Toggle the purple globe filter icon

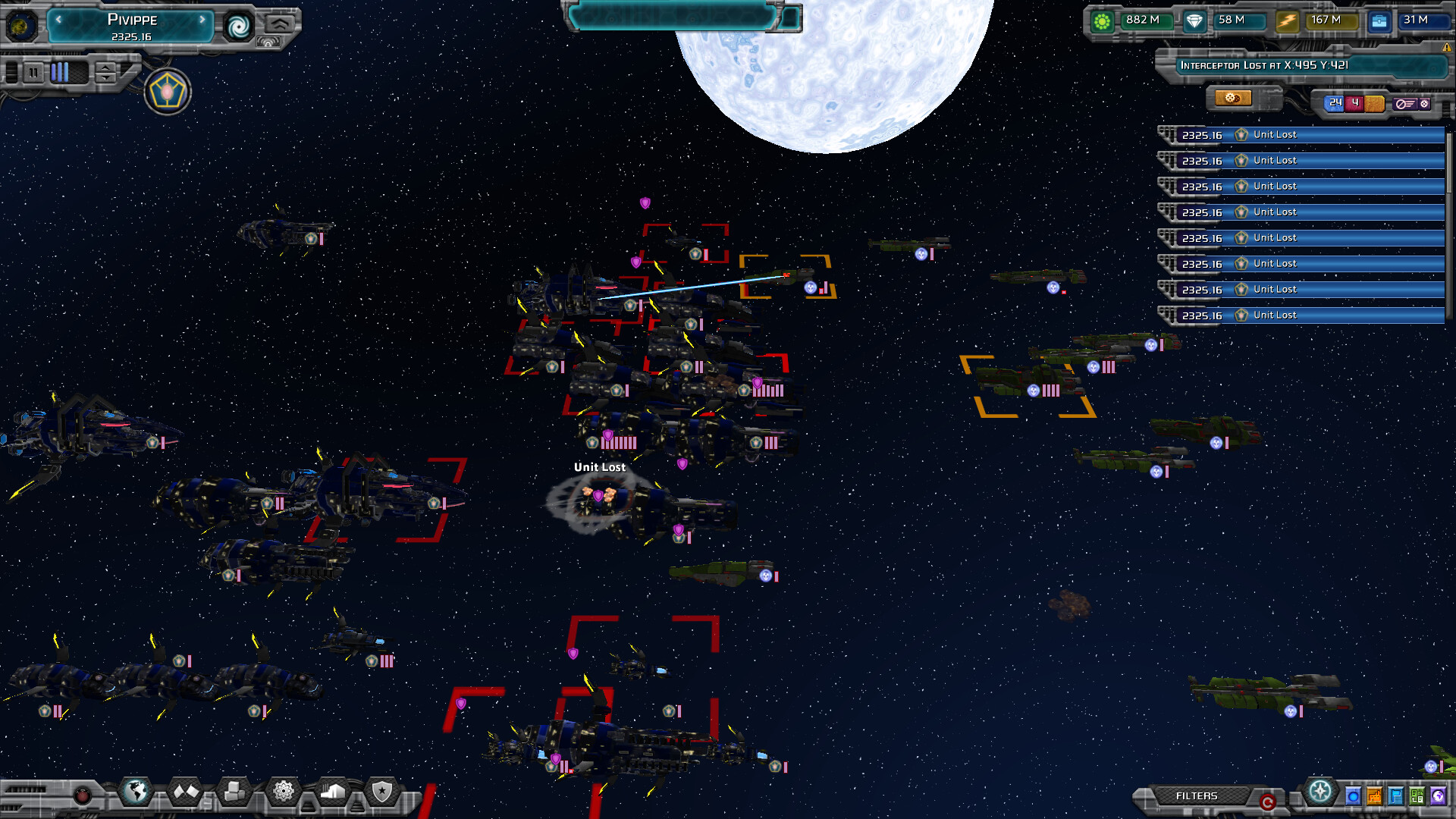(1439, 796)
